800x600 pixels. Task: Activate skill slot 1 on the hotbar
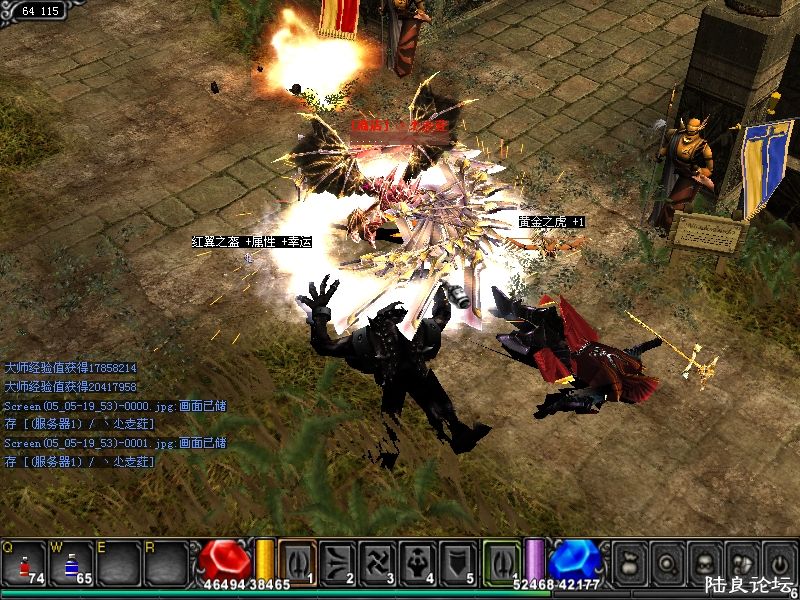[297, 561]
